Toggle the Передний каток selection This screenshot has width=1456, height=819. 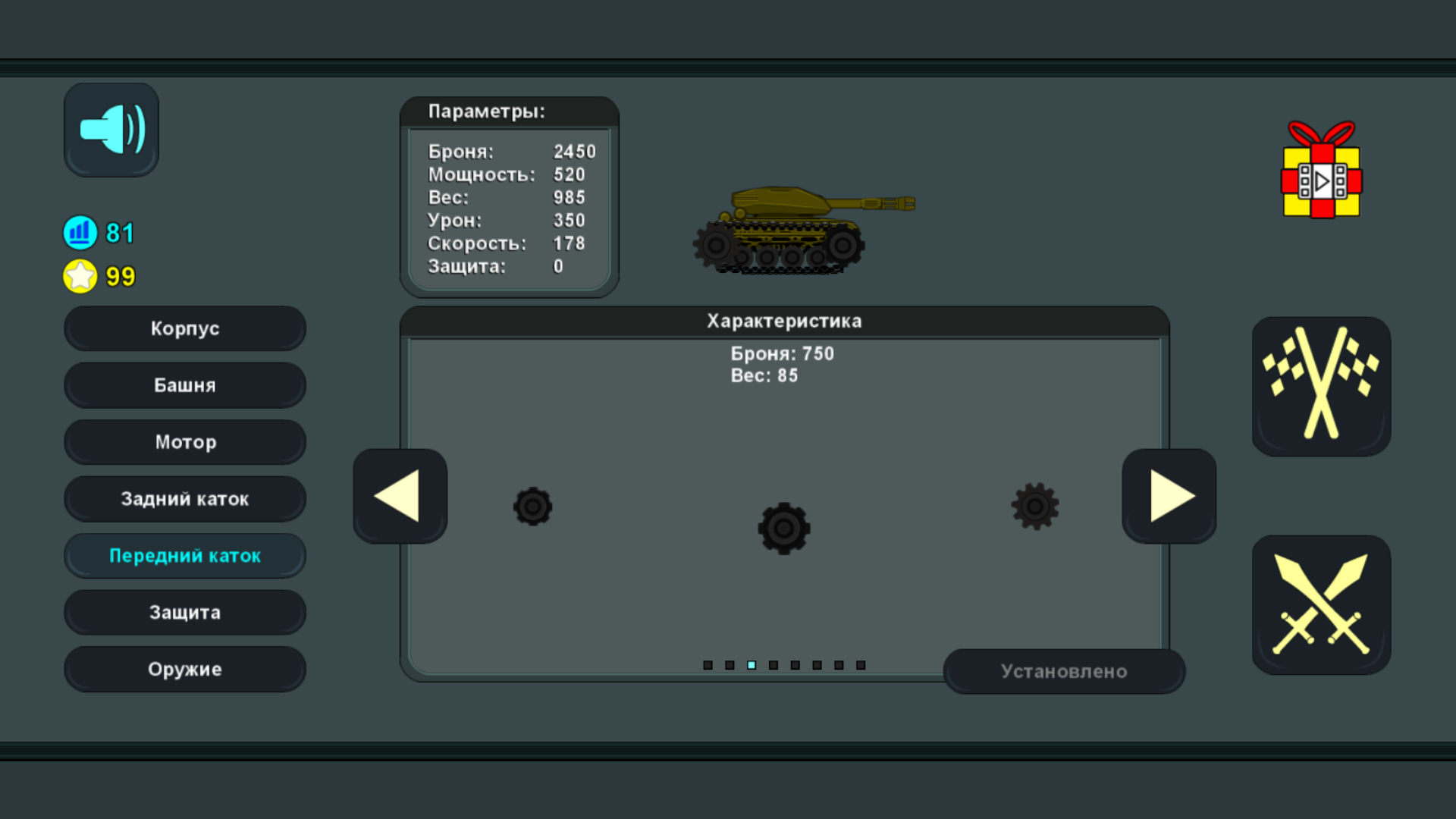click(x=184, y=555)
